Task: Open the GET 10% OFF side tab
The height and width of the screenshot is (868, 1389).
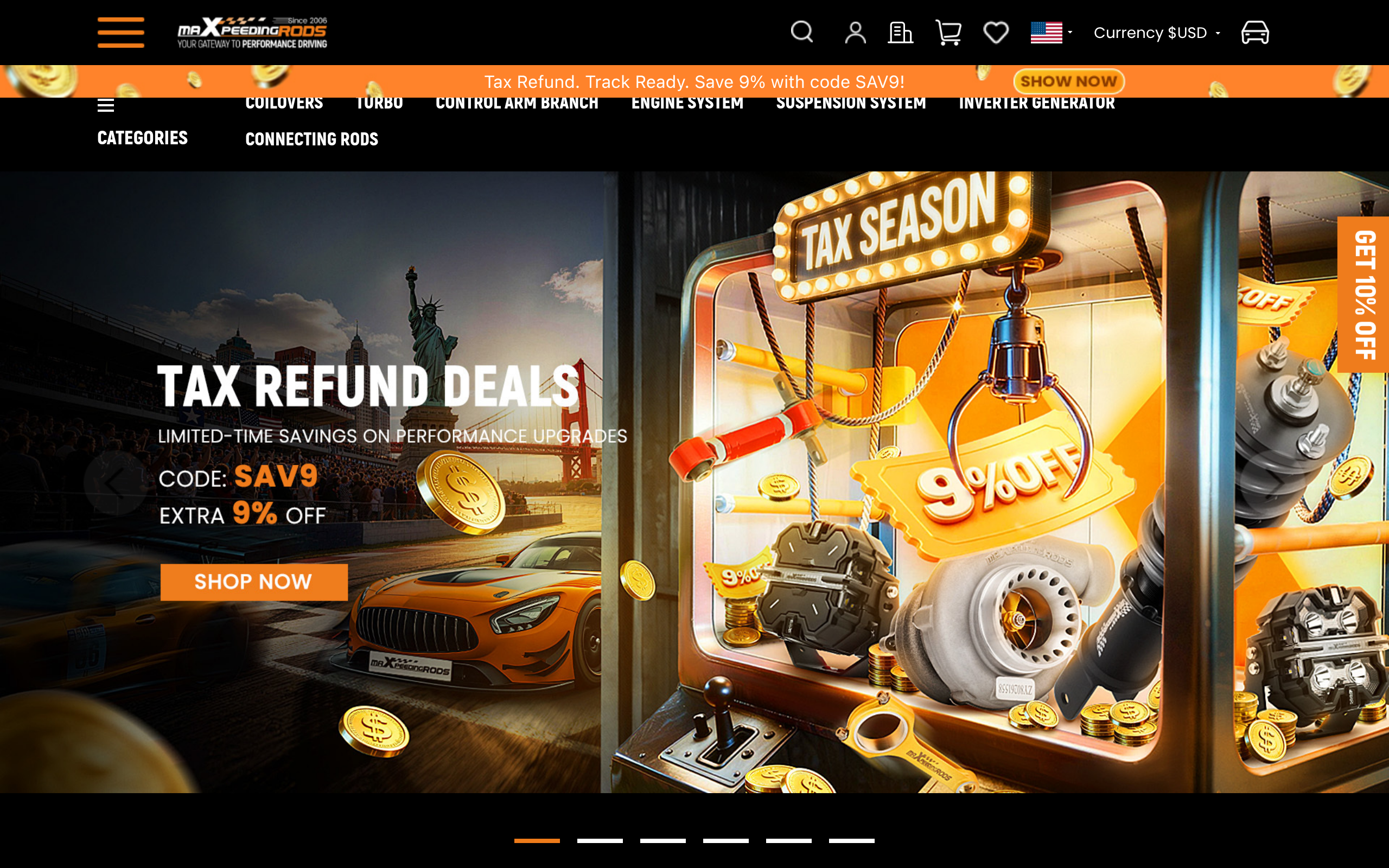Action: (x=1363, y=295)
